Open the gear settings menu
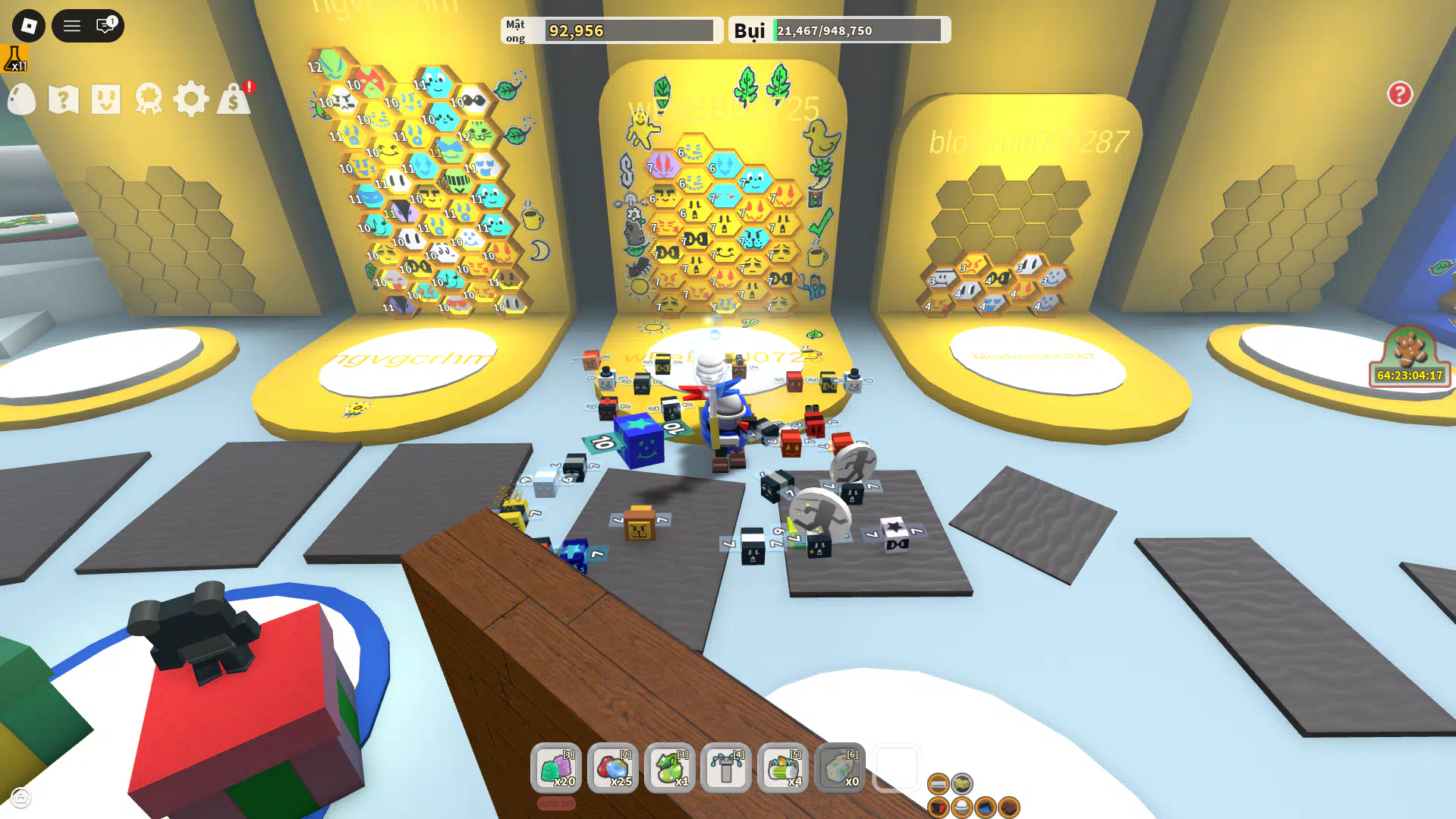This screenshot has height=819, width=1456. (190, 99)
